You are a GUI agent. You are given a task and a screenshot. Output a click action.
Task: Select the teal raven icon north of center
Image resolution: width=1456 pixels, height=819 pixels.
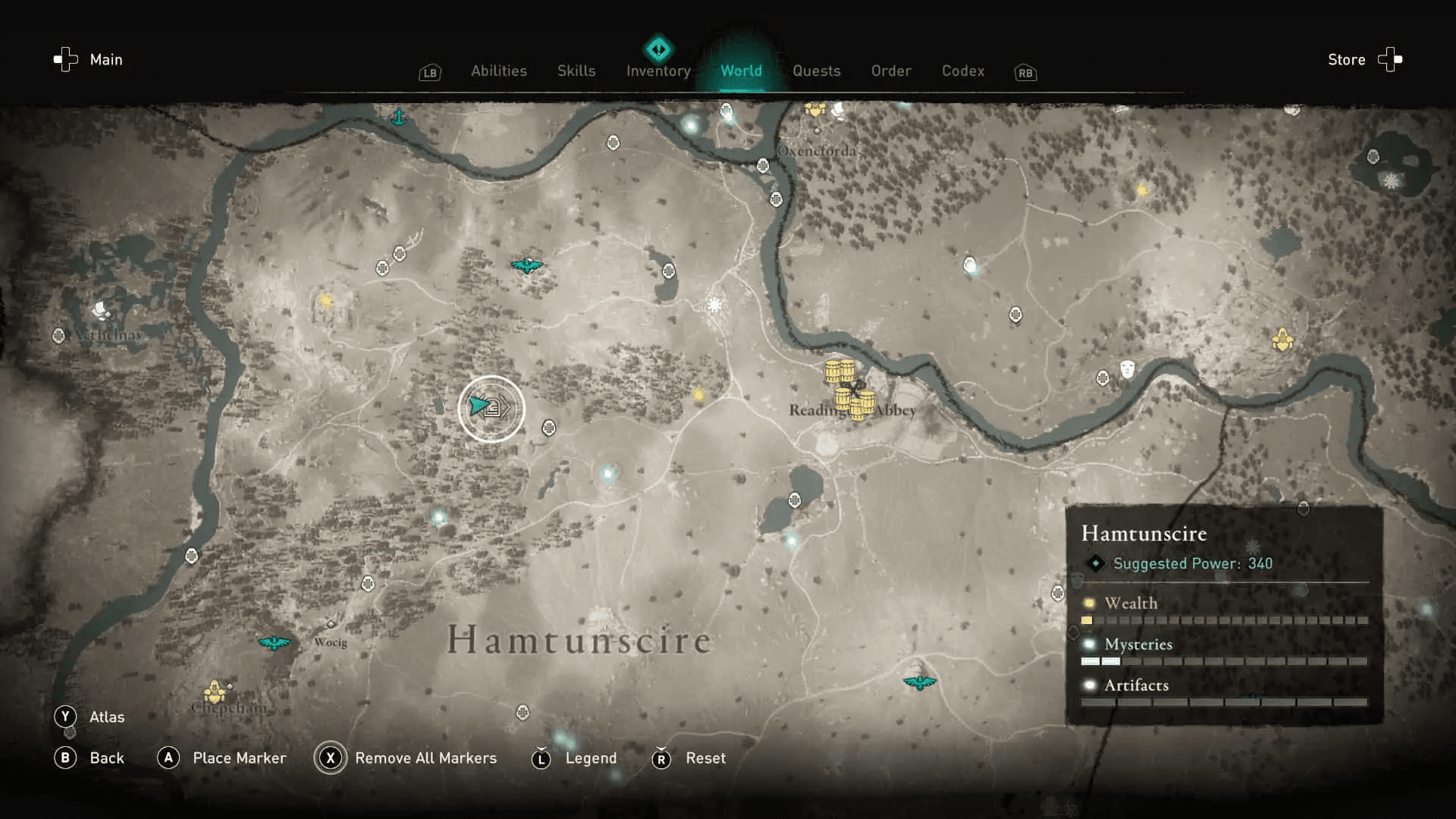527,265
